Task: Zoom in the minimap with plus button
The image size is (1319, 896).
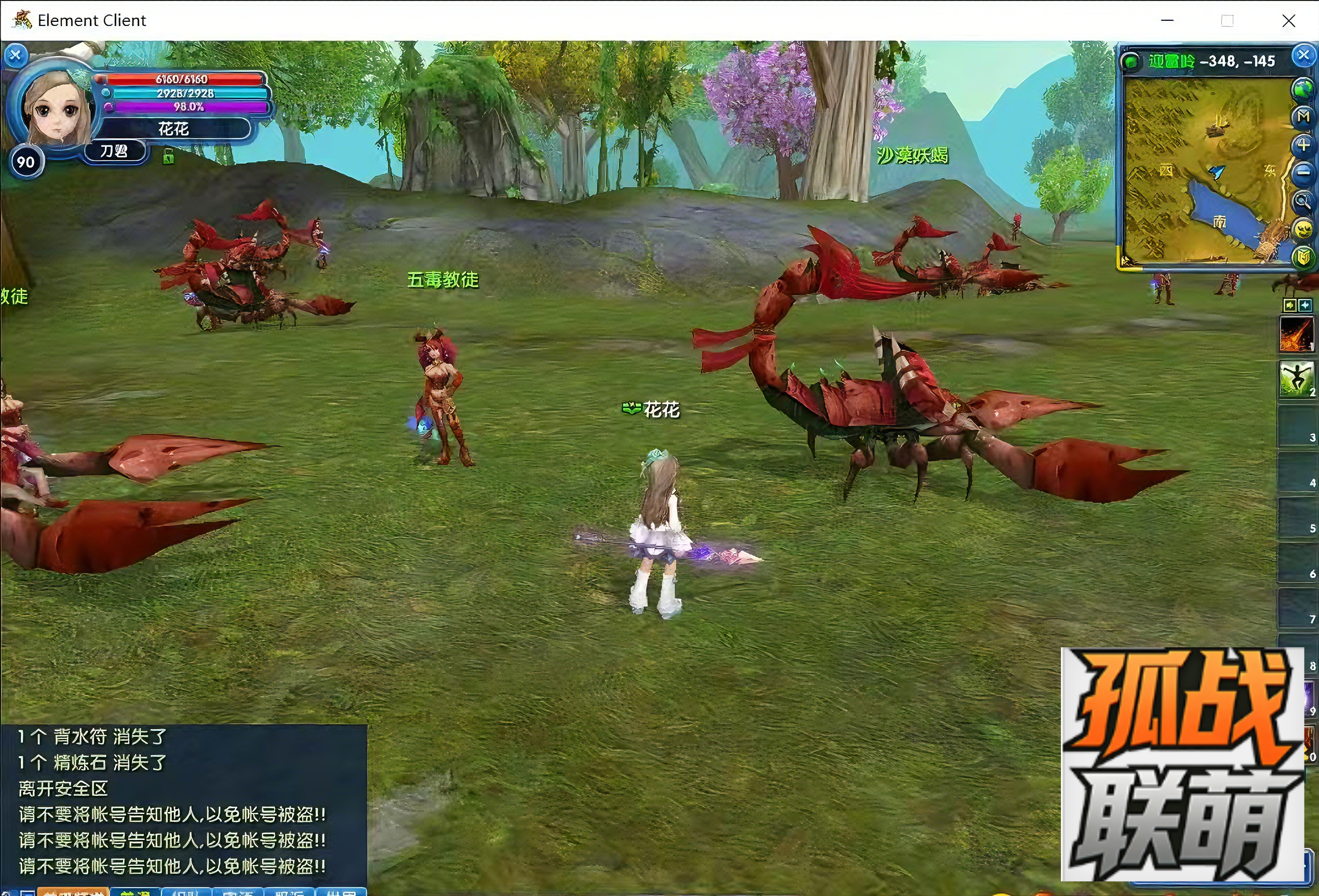Action: pos(1302,145)
